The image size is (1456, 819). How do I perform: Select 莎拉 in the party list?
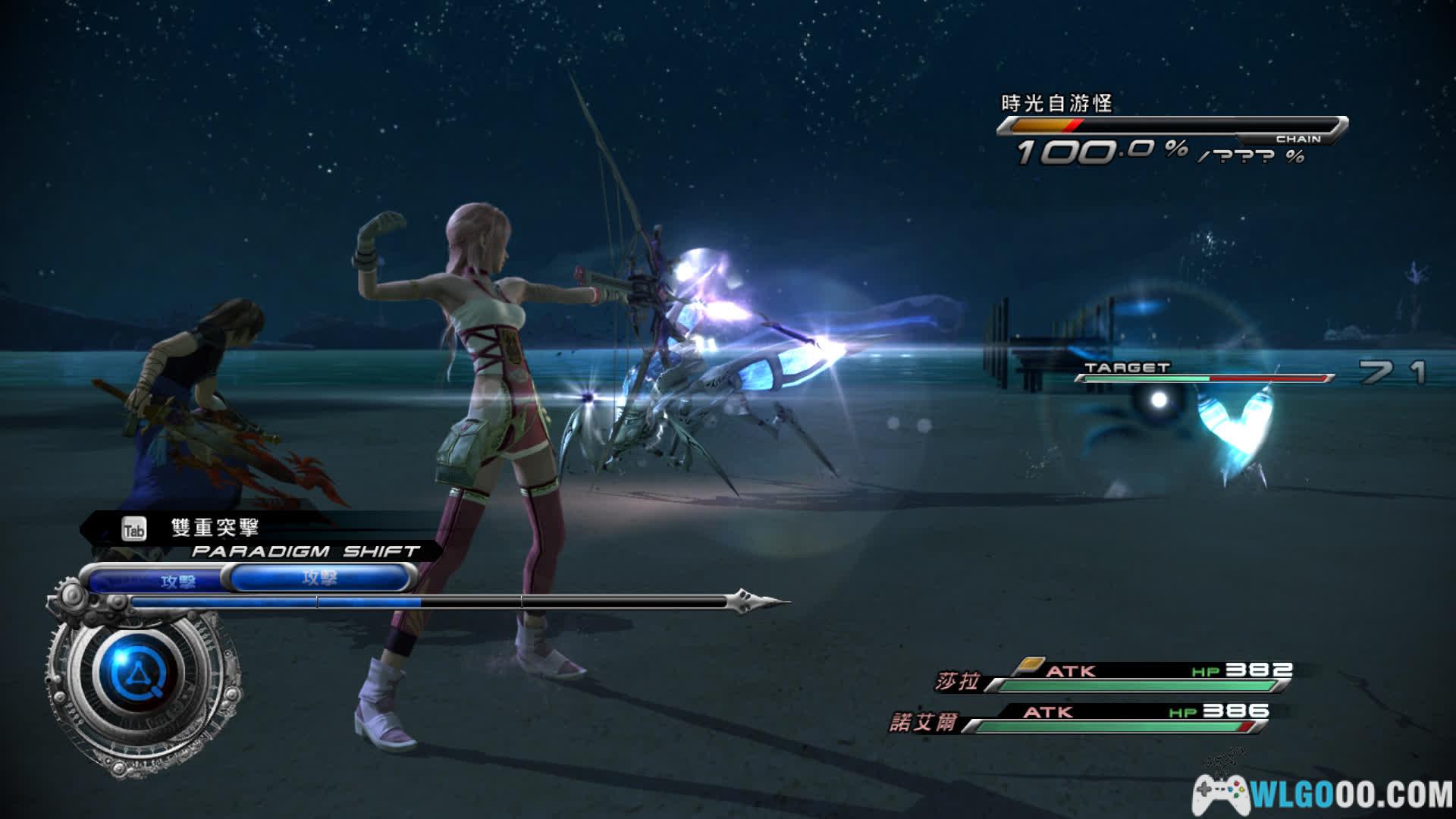click(x=958, y=681)
